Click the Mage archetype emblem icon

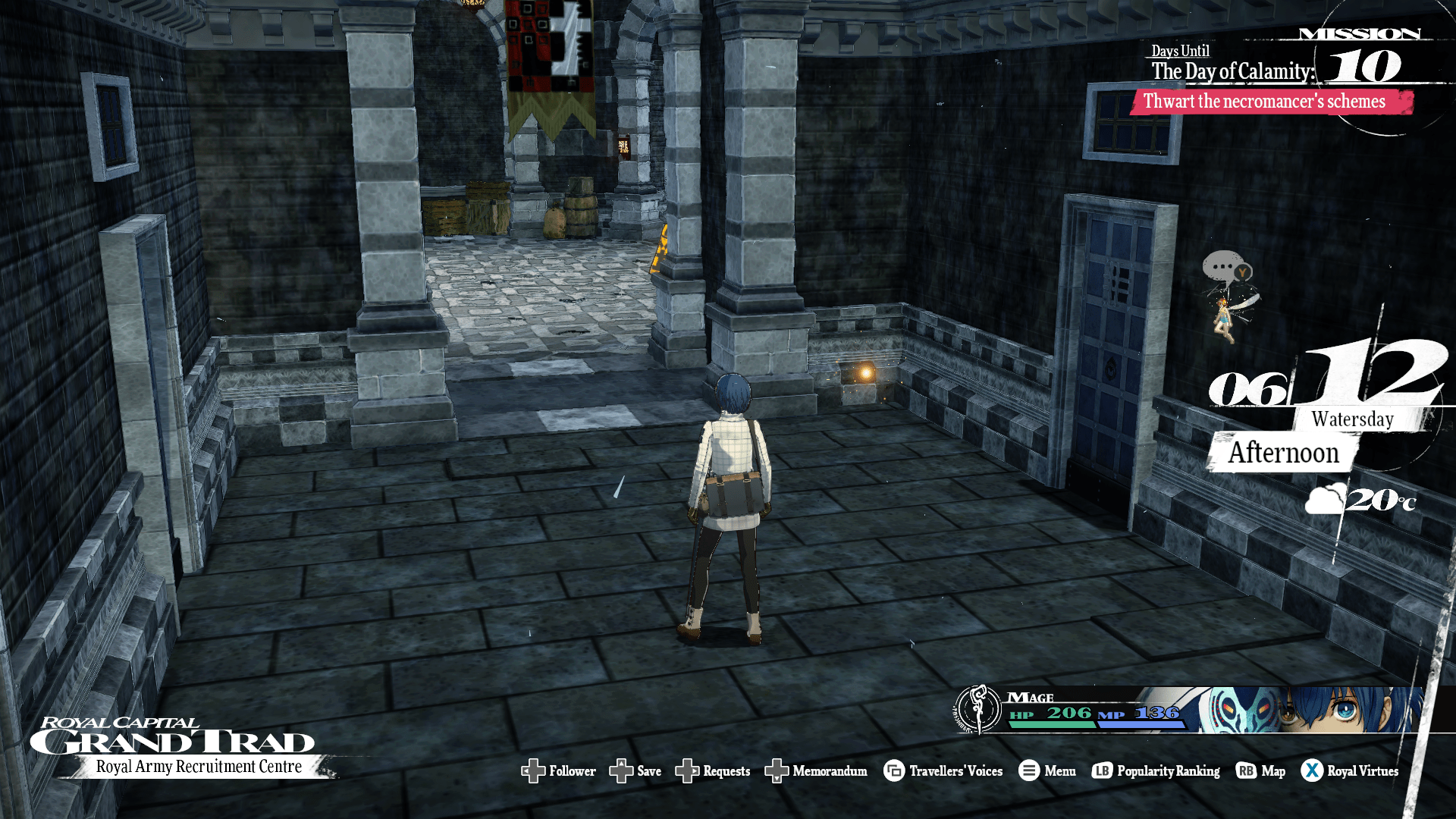(978, 709)
